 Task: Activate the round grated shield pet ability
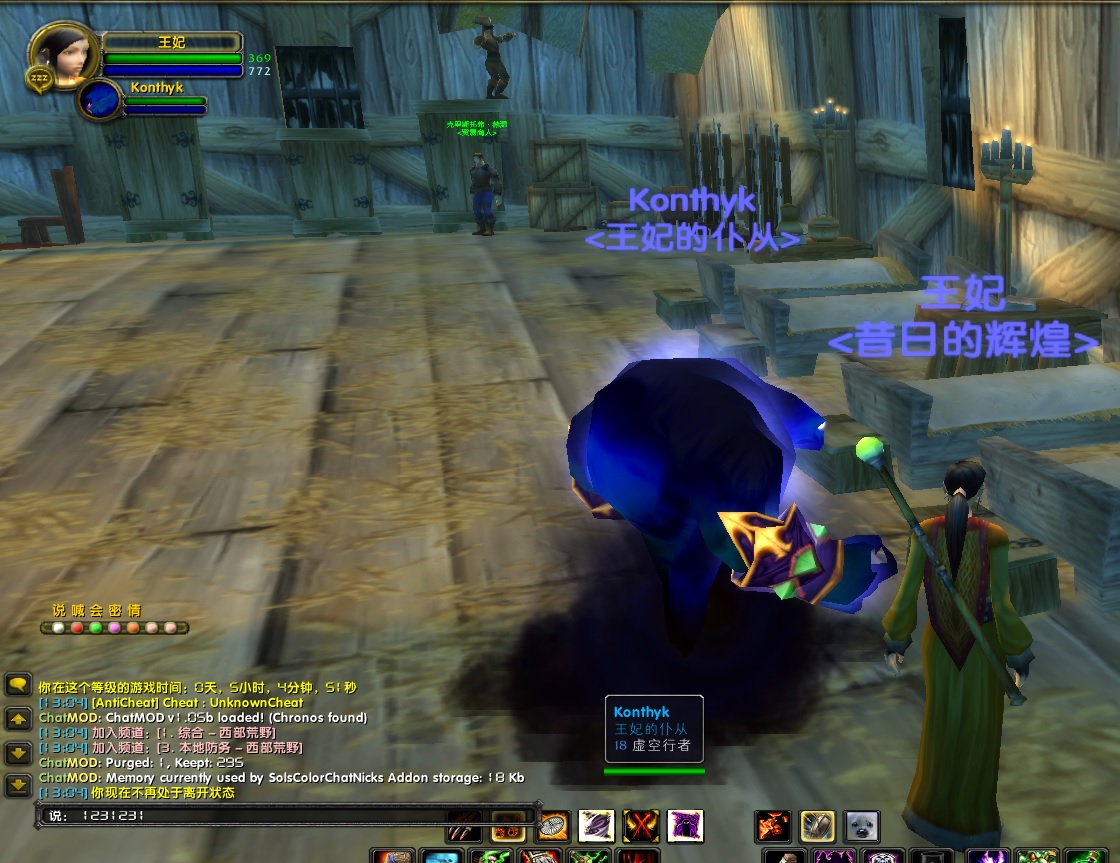tap(553, 826)
